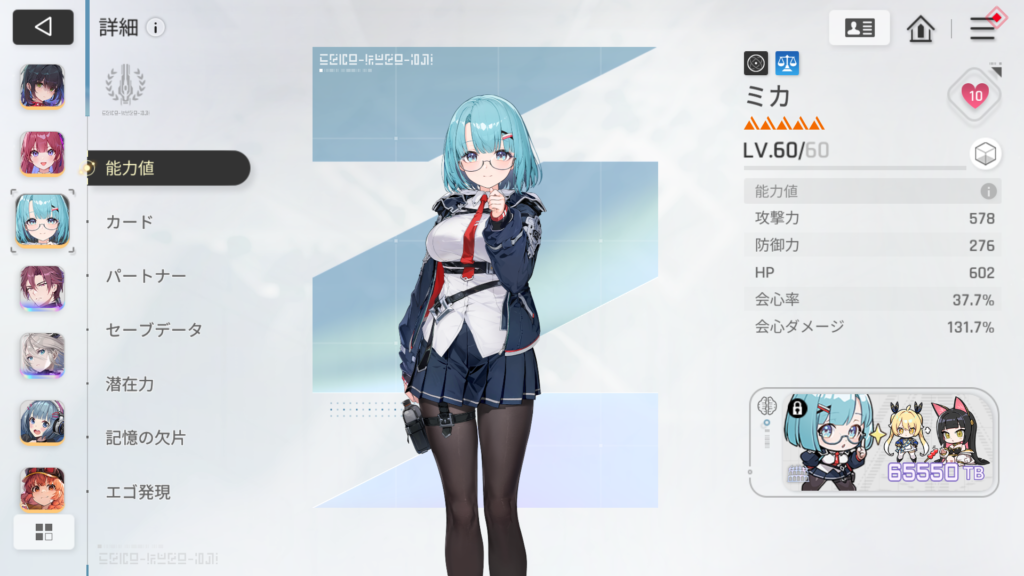This screenshot has height=576, width=1024.
Task: Go back with the arrow button
Action: 43,27
